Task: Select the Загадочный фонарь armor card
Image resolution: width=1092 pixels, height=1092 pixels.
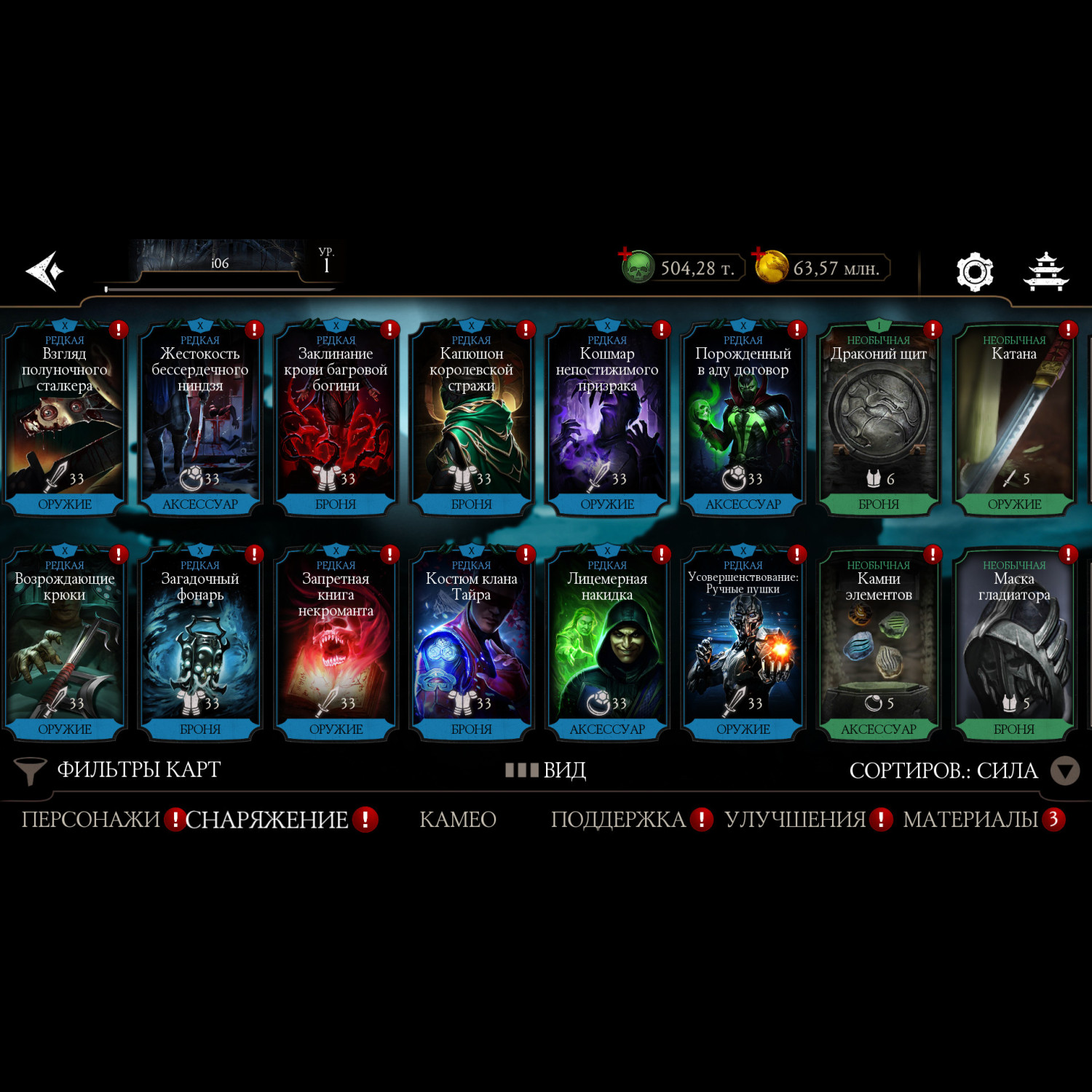Action: (x=200, y=646)
